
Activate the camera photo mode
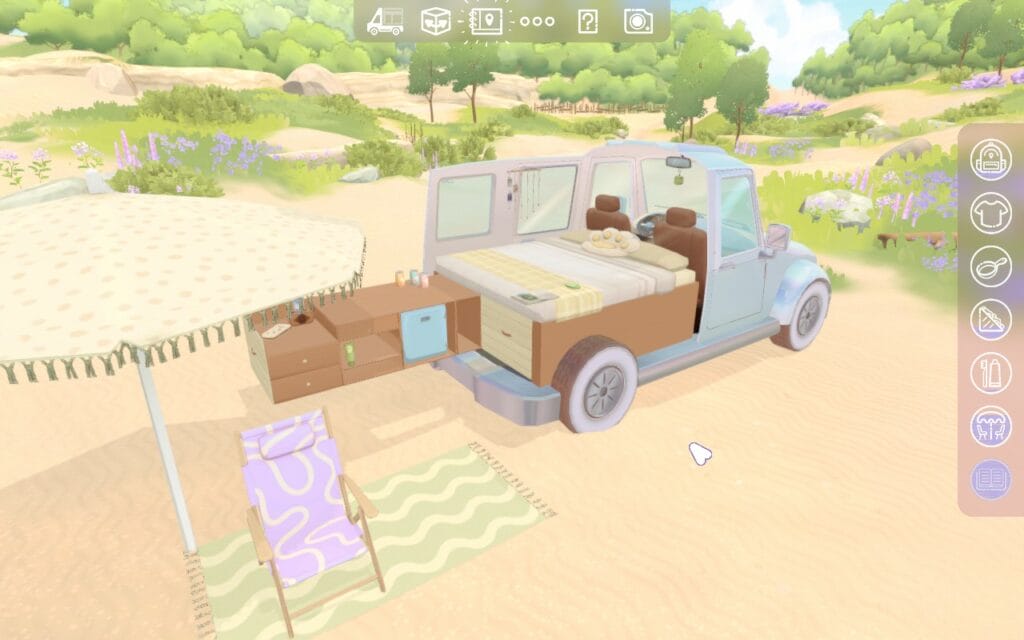point(638,21)
